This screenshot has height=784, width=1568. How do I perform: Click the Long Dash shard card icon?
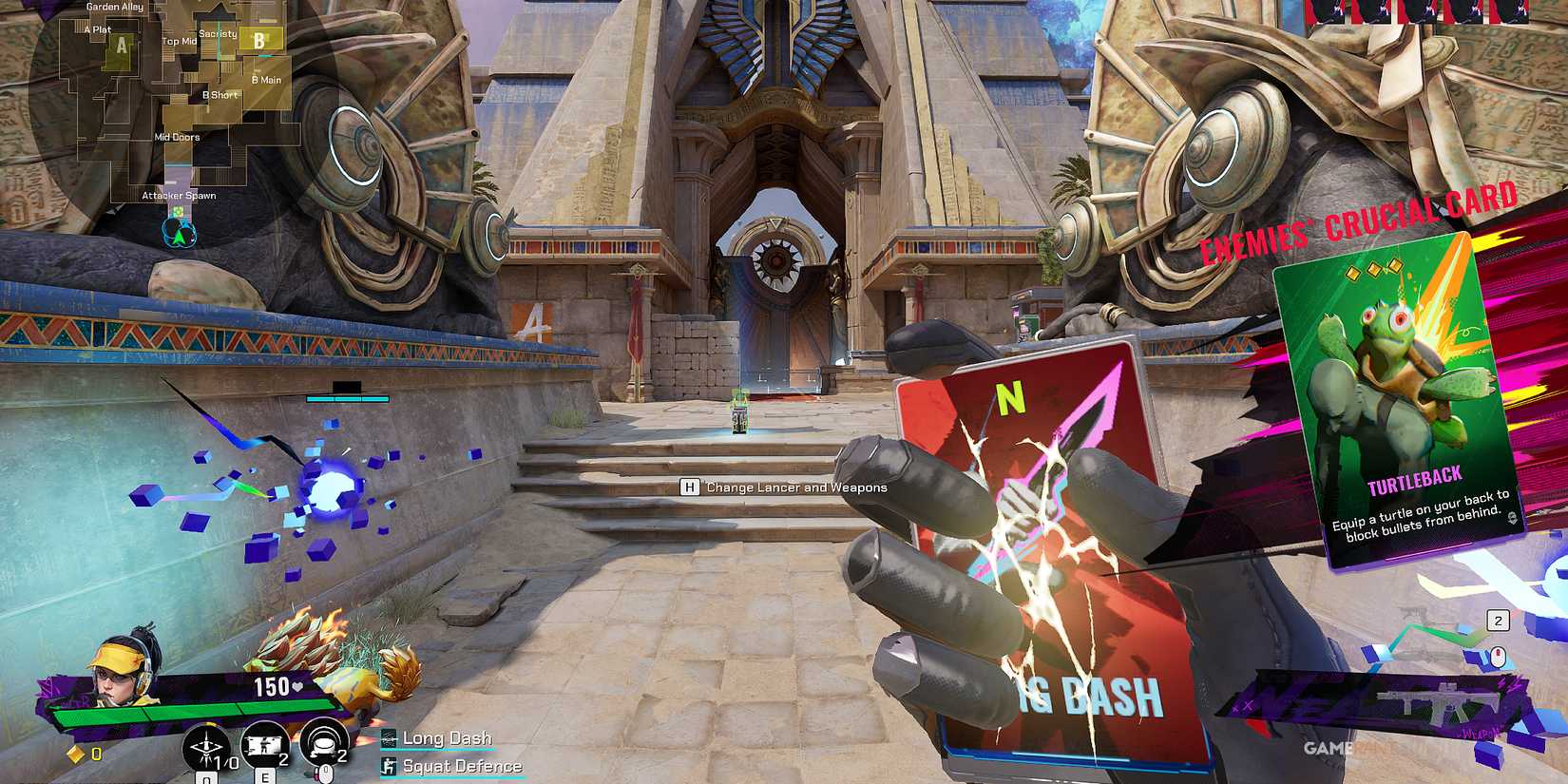click(x=388, y=738)
